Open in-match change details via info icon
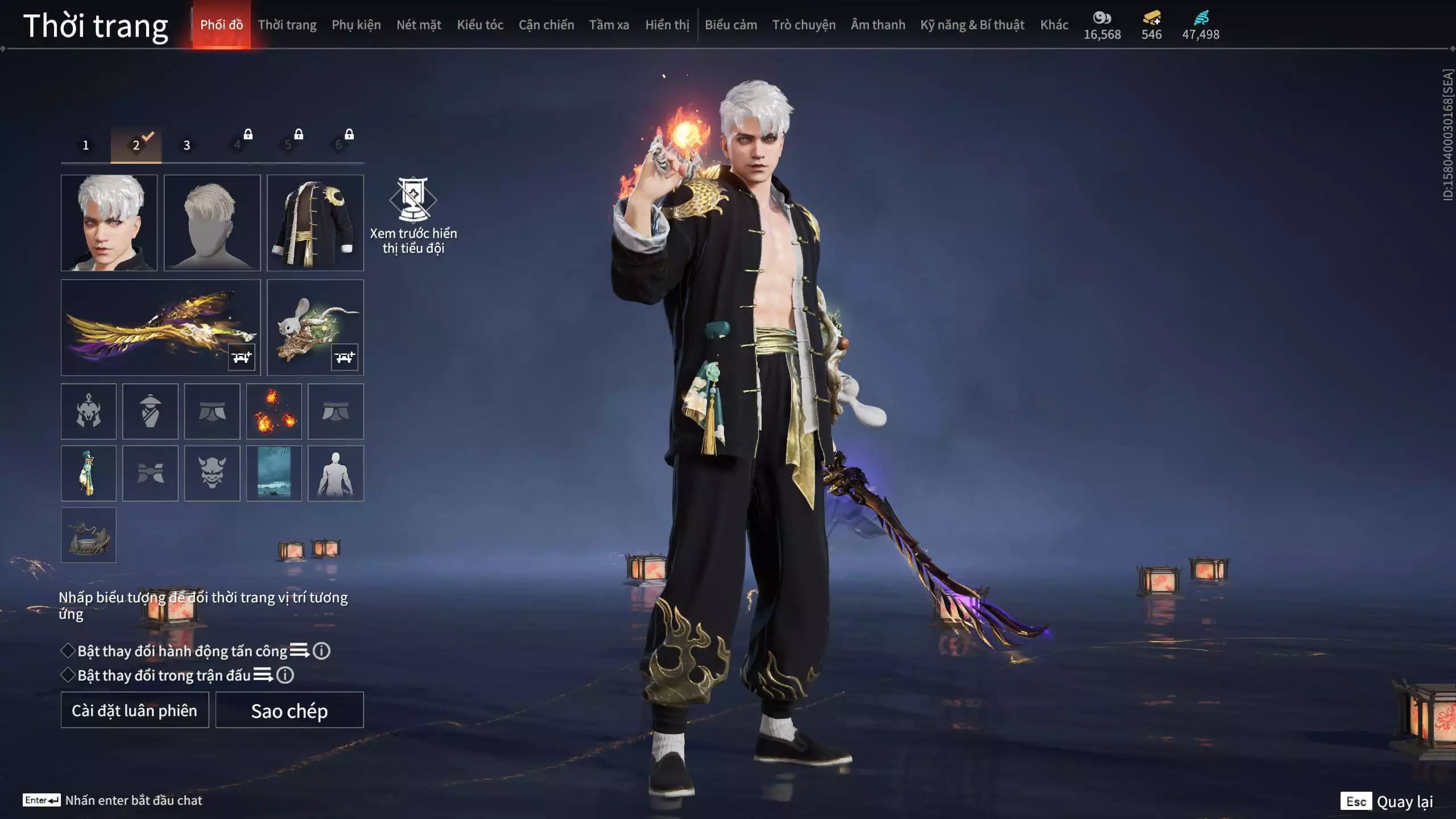The height and width of the screenshot is (819, 1456). [284, 677]
